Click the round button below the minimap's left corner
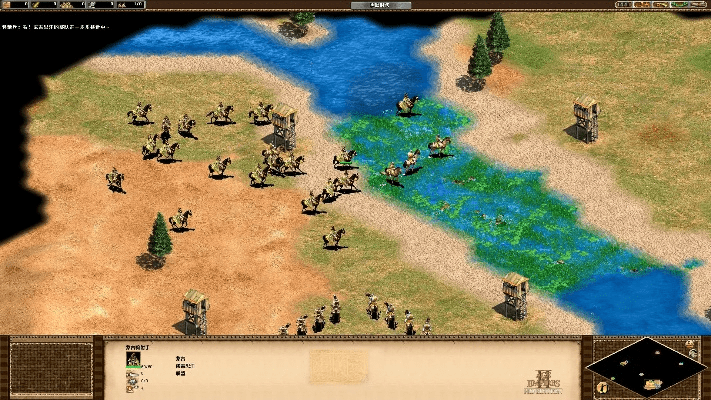 point(602,386)
